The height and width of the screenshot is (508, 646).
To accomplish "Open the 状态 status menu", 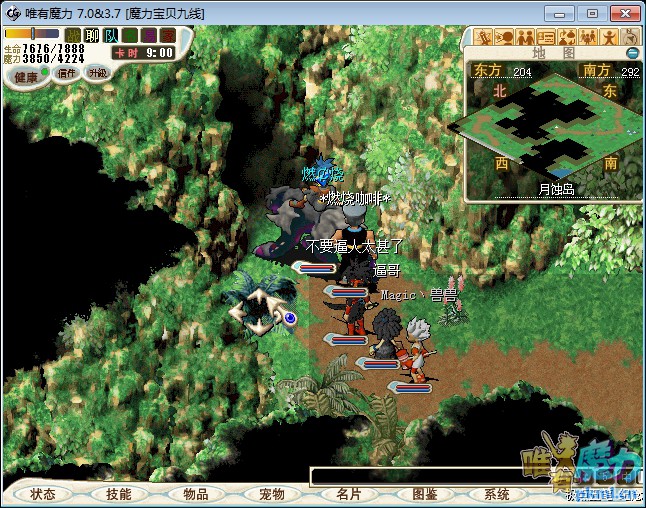I will tap(43, 494).
